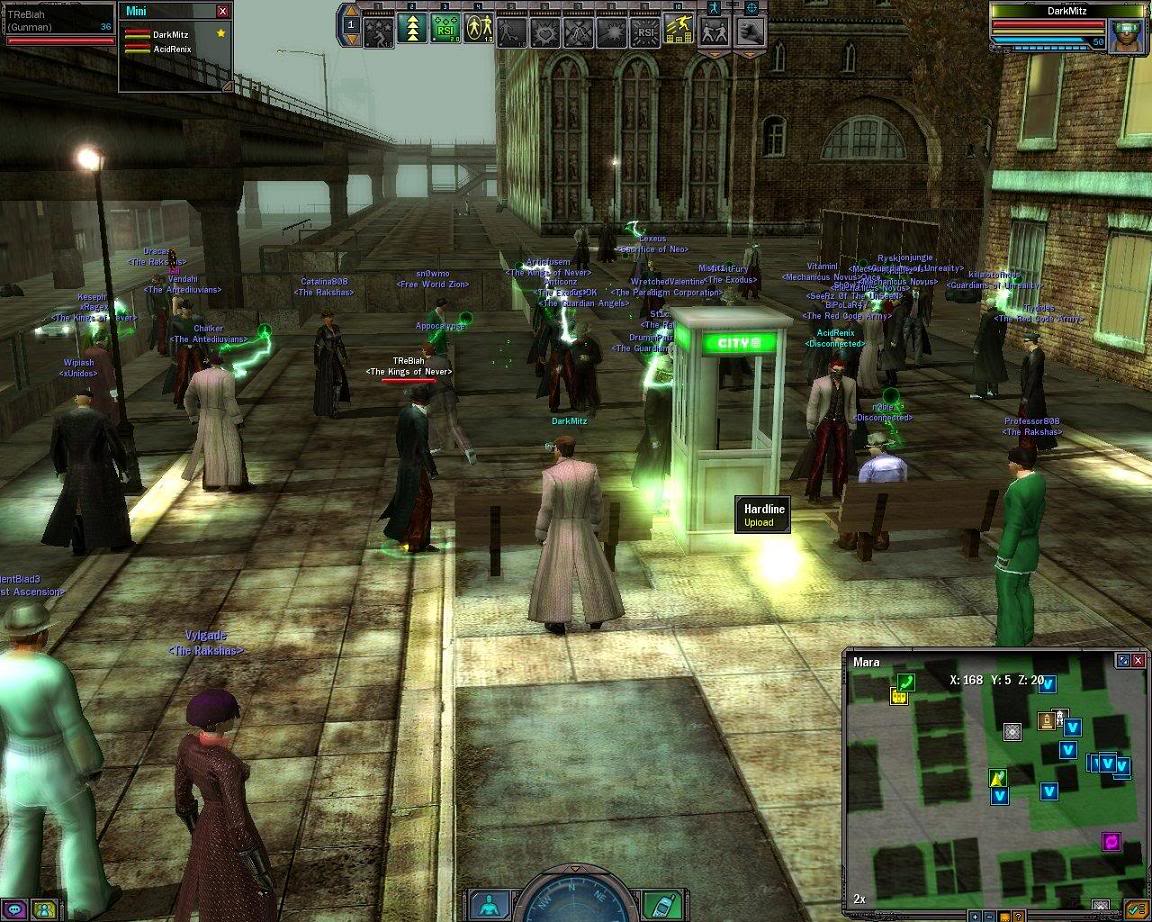The width and height of the screenshot is (1152, 922).
Task: Close the Mini team panel
Action: 222,11
